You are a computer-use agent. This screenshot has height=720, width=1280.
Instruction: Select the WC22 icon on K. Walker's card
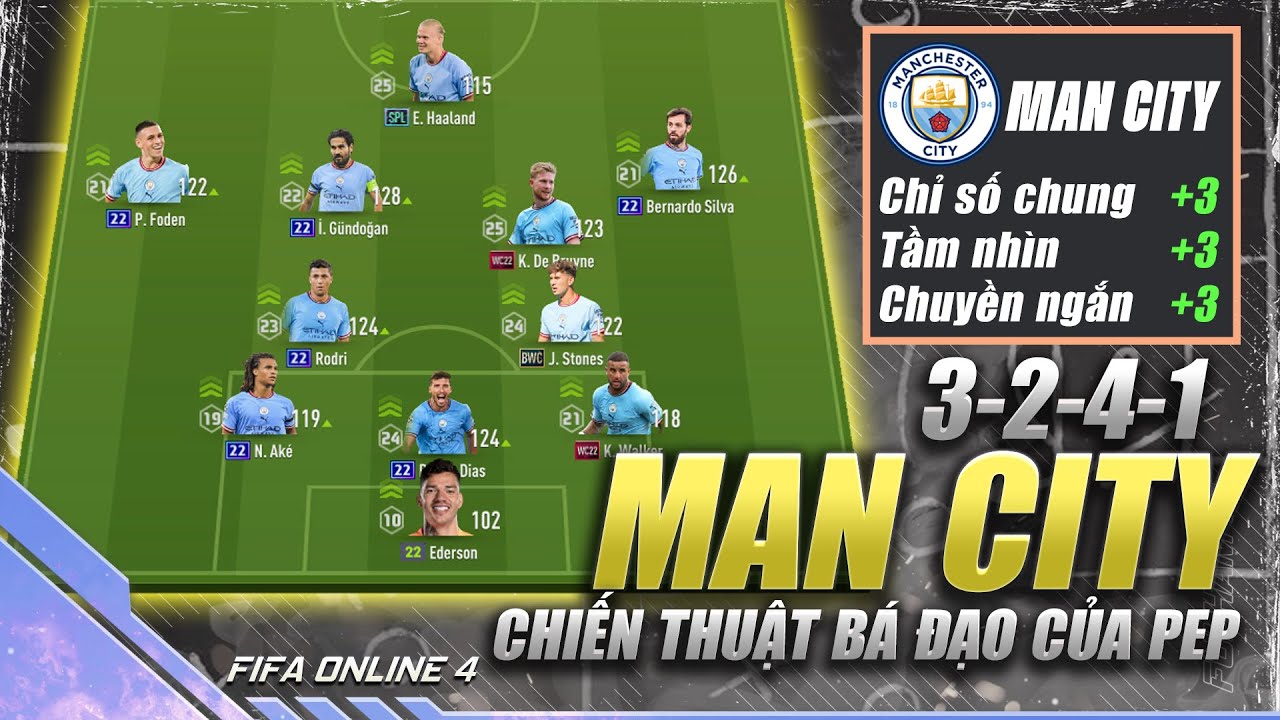pos(589,449)
